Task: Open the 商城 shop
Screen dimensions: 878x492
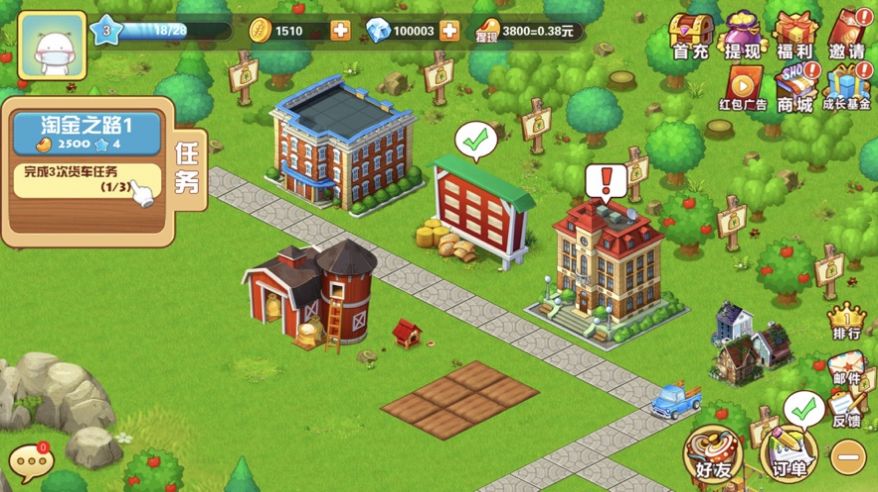Action: pos(797,87)
